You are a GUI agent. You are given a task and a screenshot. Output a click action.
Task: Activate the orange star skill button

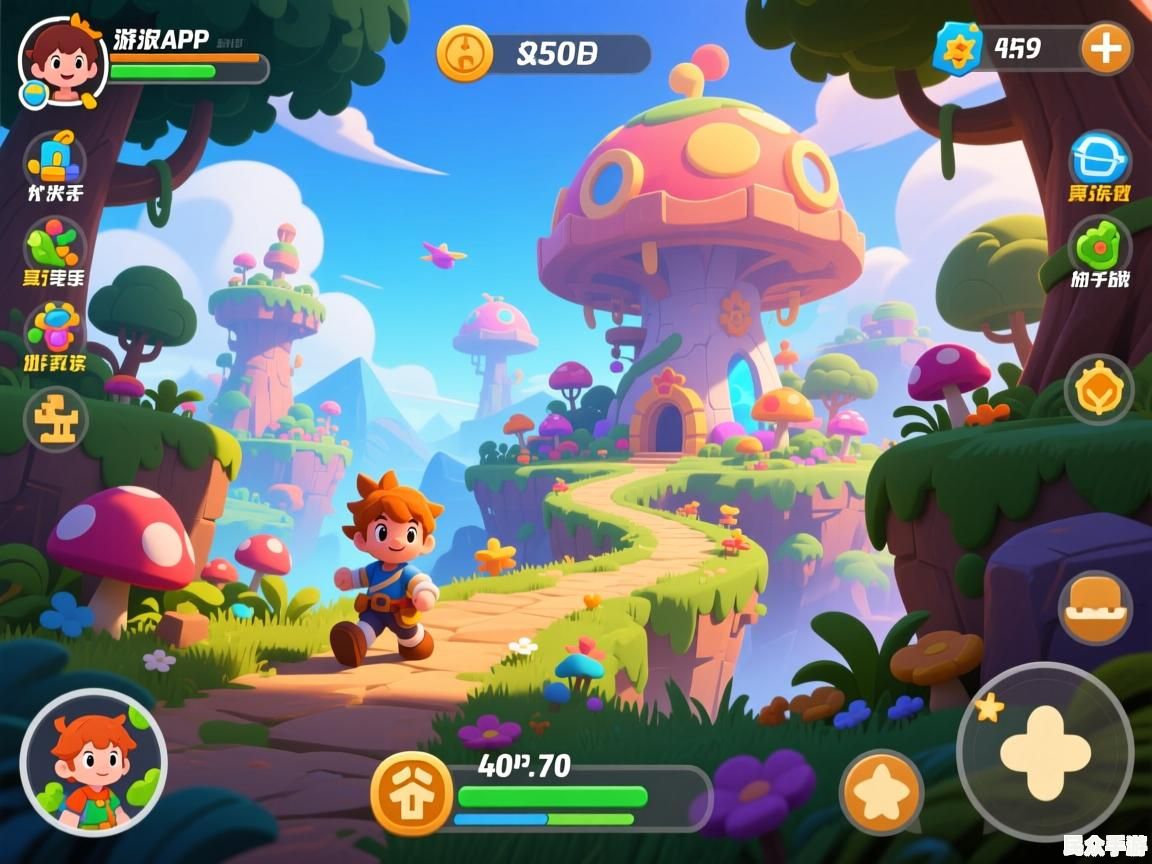[881, 792]
